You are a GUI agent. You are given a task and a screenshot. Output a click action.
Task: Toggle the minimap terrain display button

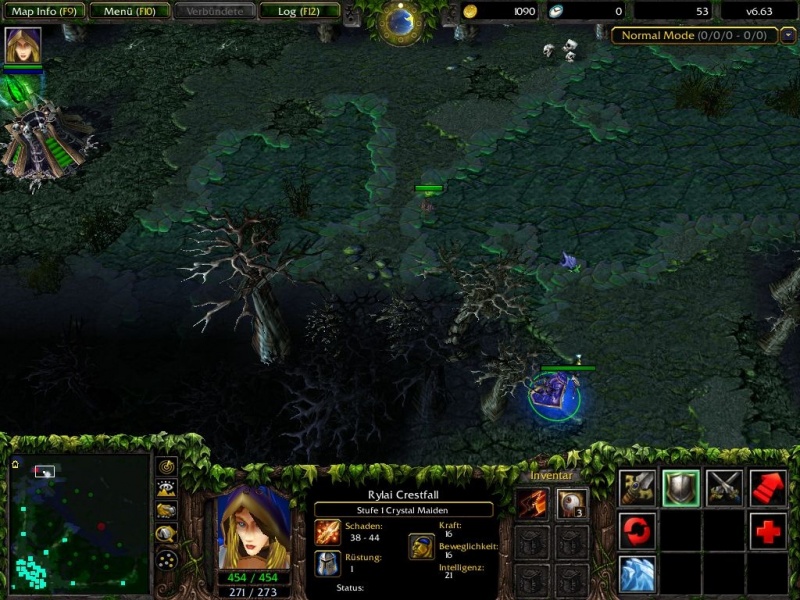(x=167, y=489)
